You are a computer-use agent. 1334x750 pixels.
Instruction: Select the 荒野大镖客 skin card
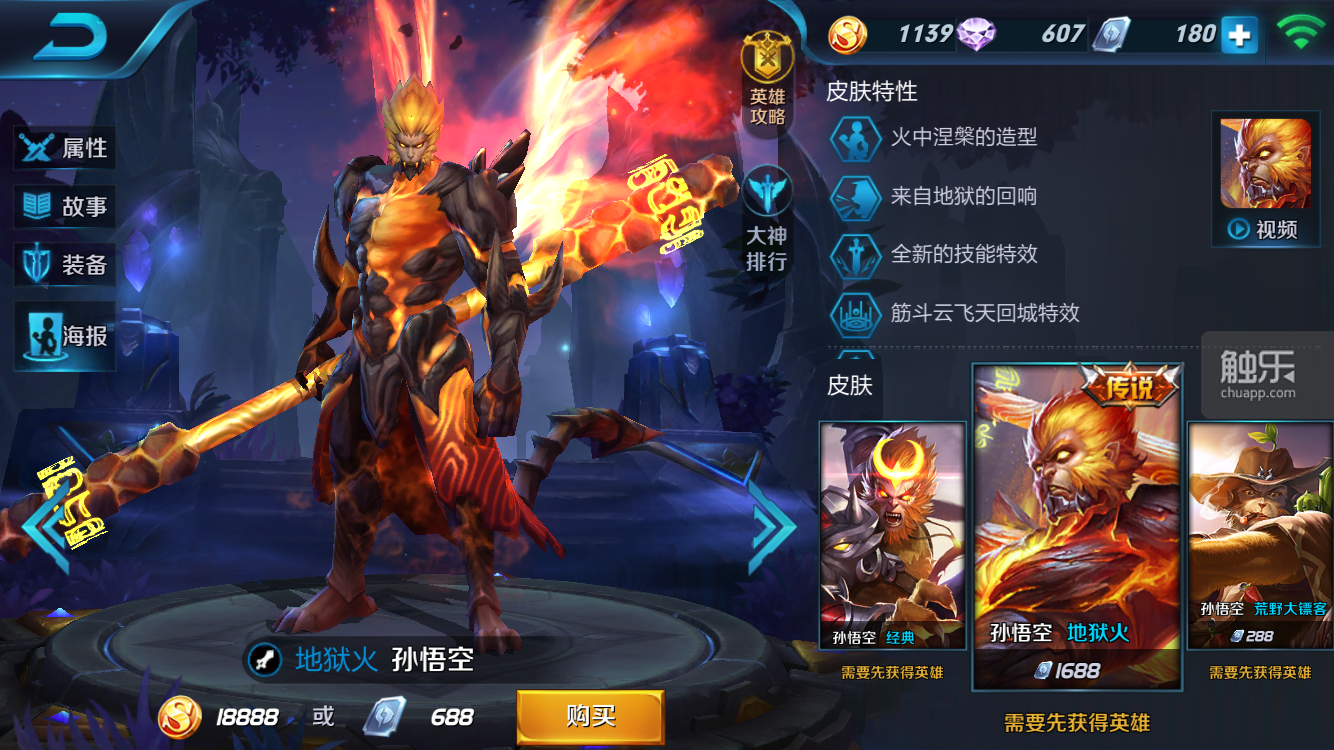click(x=1260, y=535)
